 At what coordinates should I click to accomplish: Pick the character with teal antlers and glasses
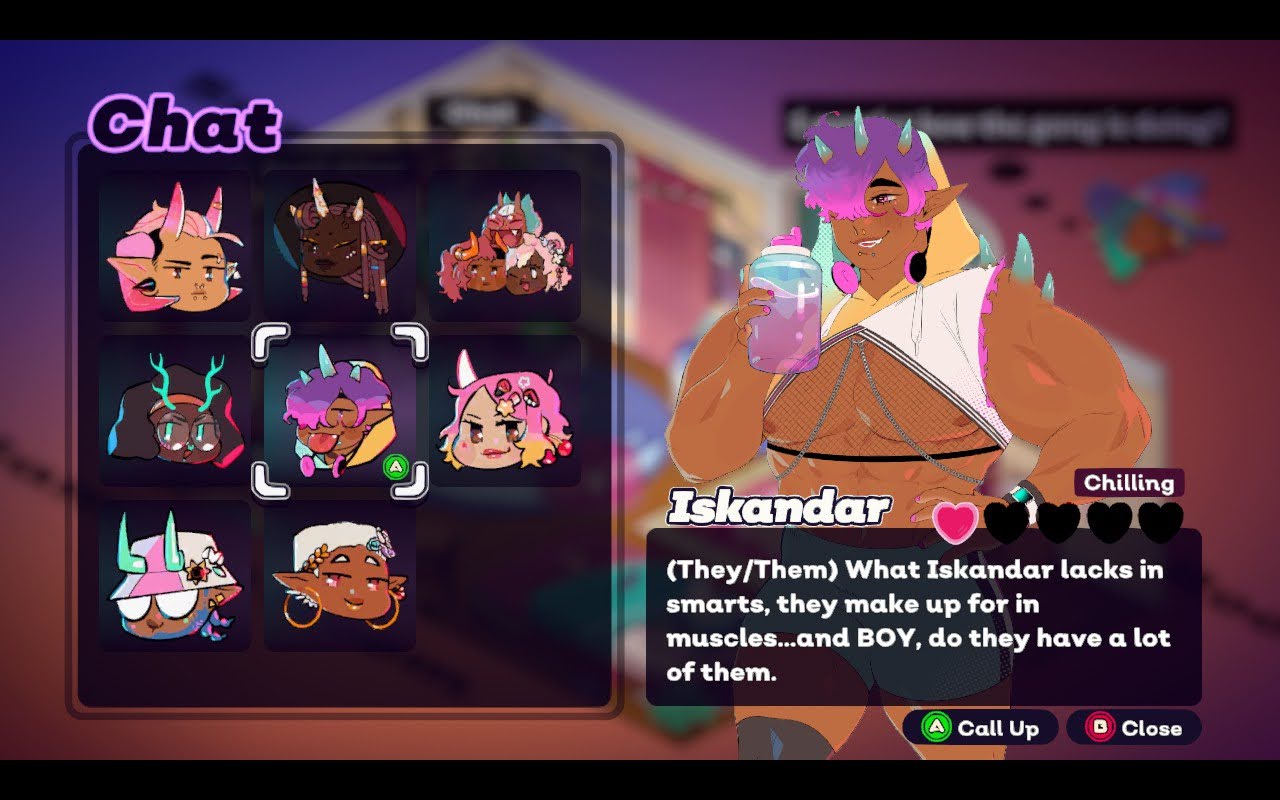[175, 411]
